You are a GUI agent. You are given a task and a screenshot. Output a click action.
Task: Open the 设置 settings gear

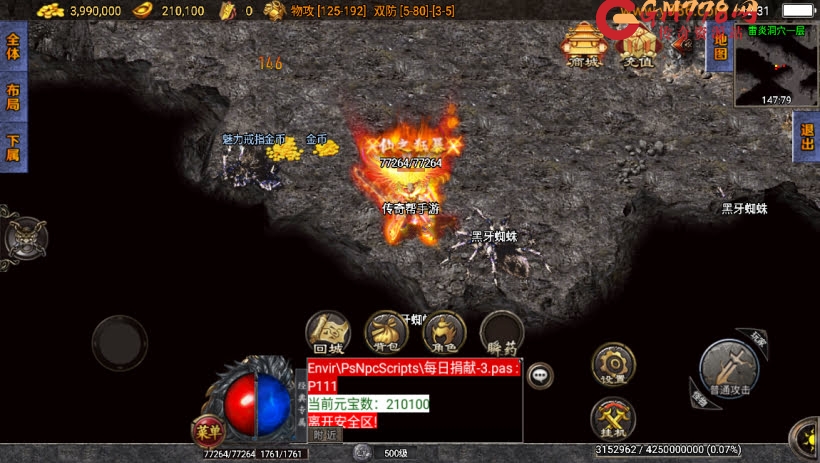click(x=612, y=364)
